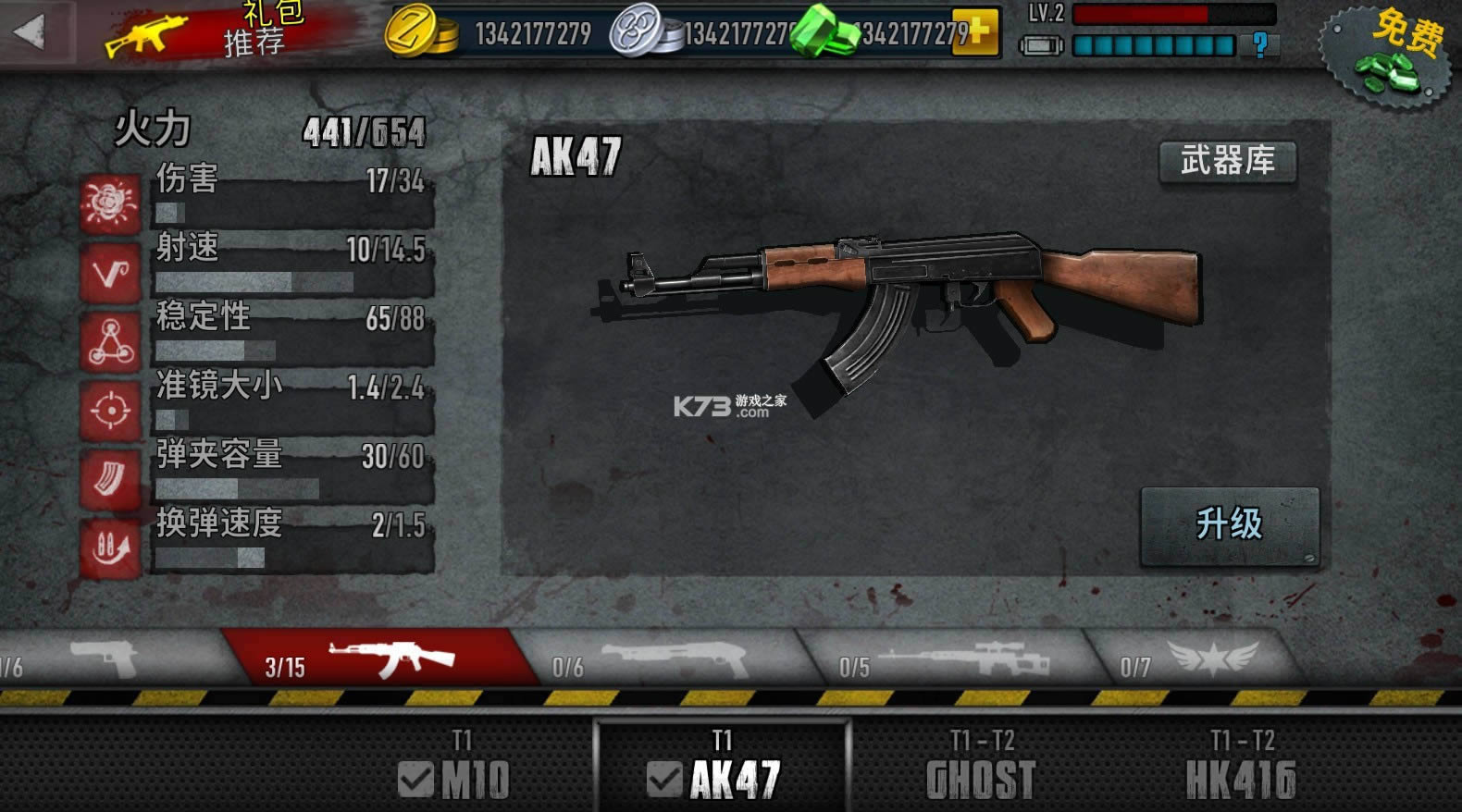Click the scope size crosshair icon
This screenshot has height=812, width=1462.
click(108, 407)
